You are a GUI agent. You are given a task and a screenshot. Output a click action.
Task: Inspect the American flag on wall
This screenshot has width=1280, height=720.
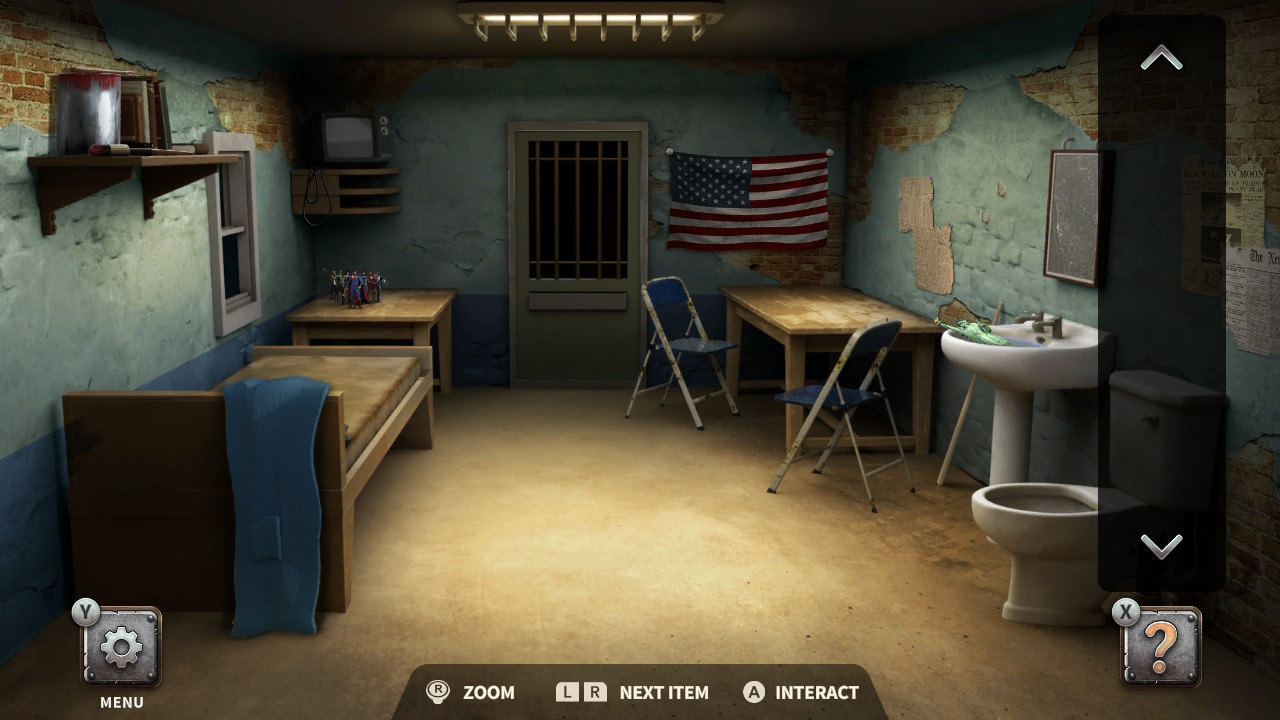[748, 198]
